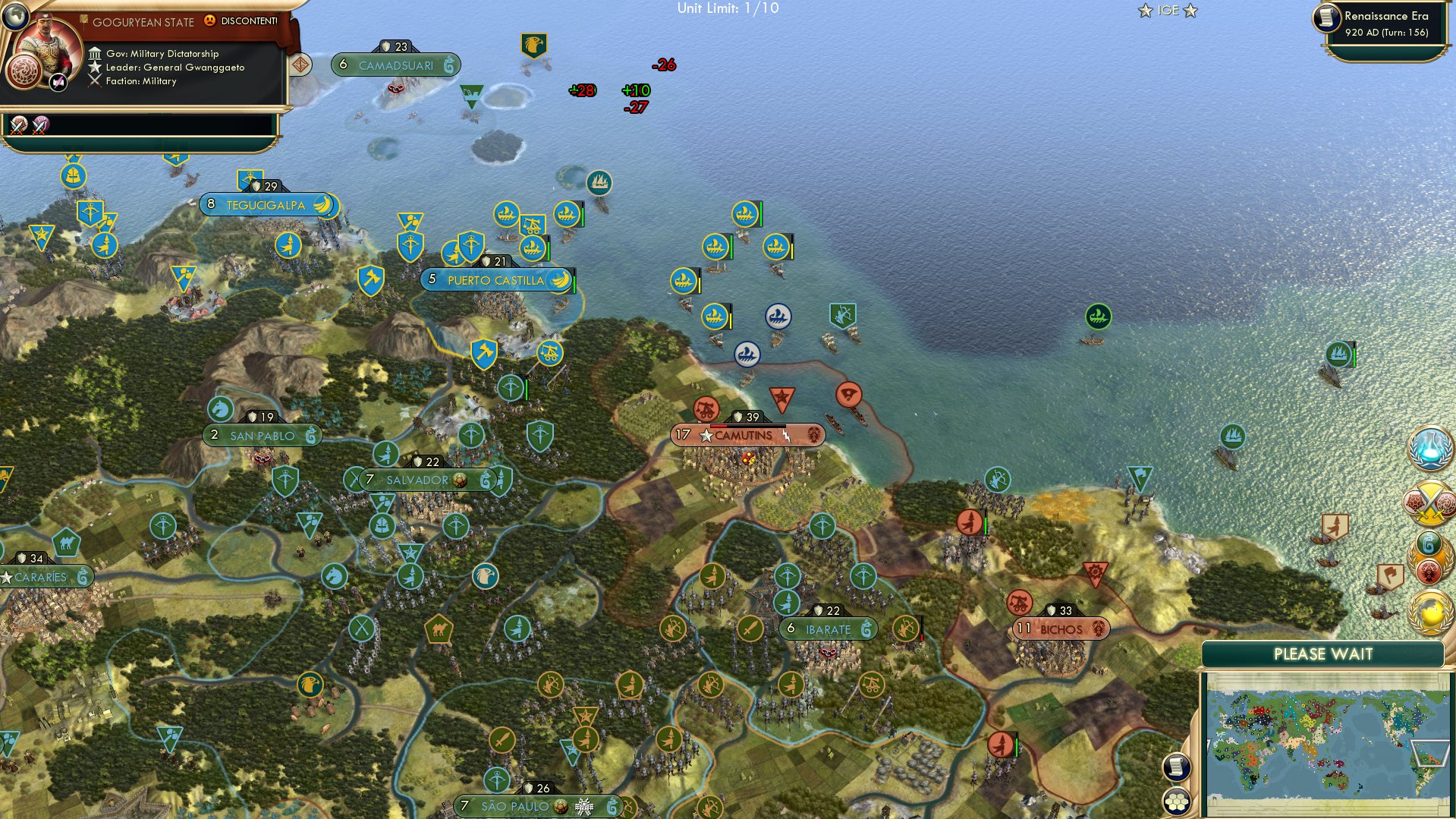Viewport: 1456px width, 819px height.
Task: Select the Camadsuari city banner
Action: click(397, 65)
